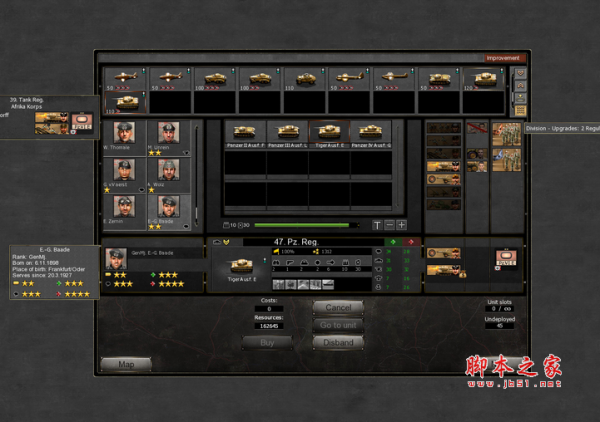Click the Buy button
The width and height of the screenshot is (600, 422).
pyautogui.click(x=267, y=342)
